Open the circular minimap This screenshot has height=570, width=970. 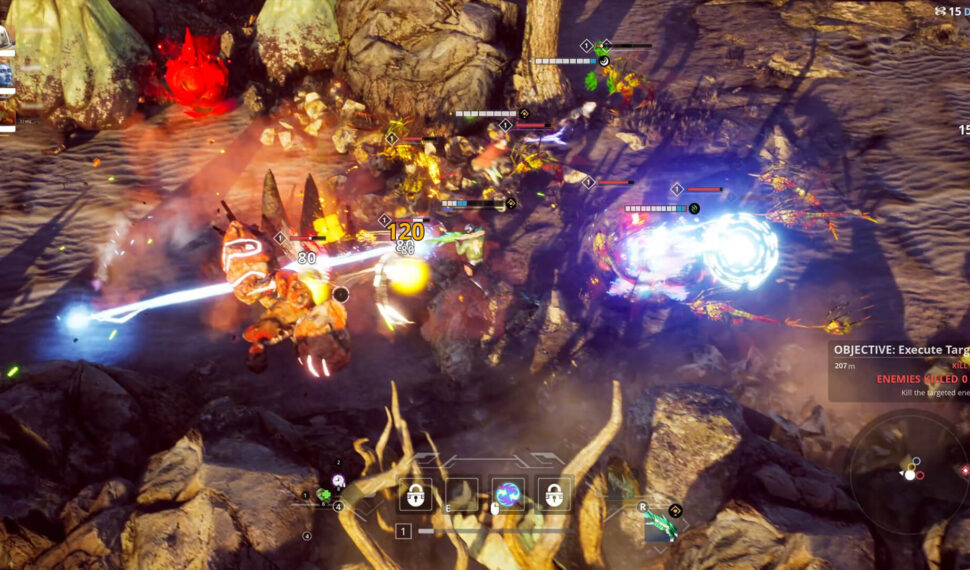(x=908, y=476)
